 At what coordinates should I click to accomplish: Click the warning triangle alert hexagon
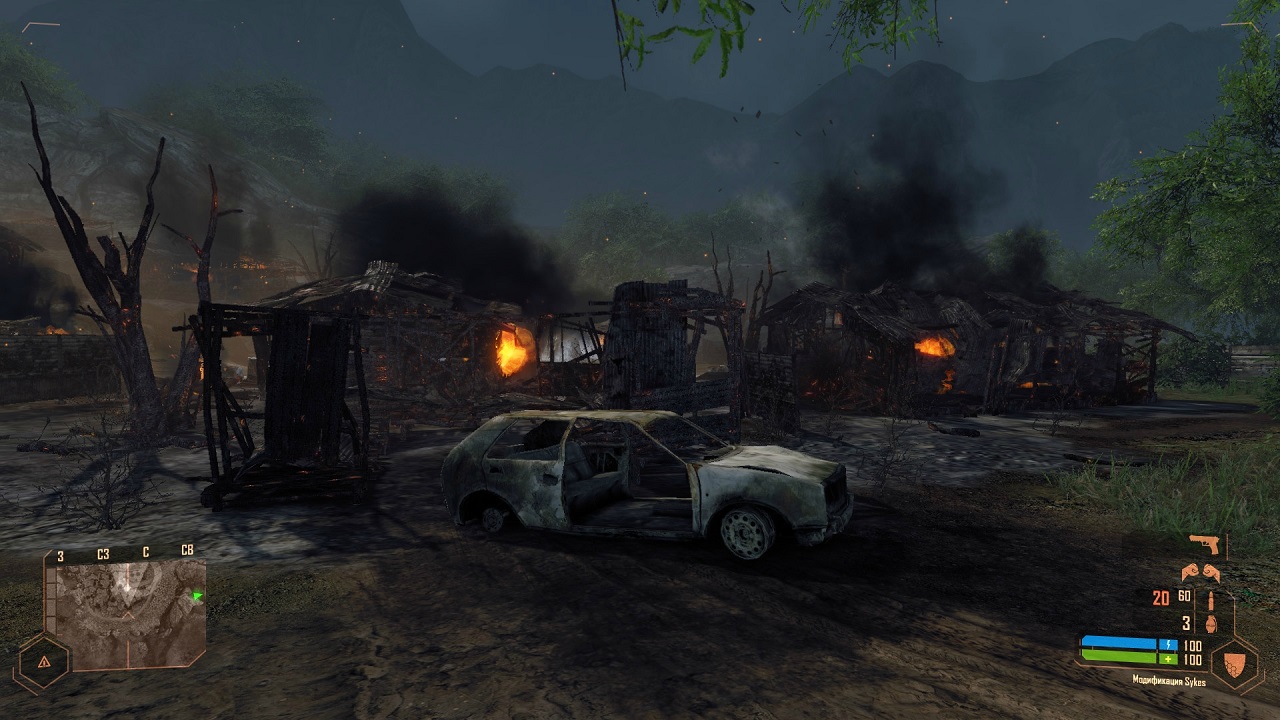(43, 662)
